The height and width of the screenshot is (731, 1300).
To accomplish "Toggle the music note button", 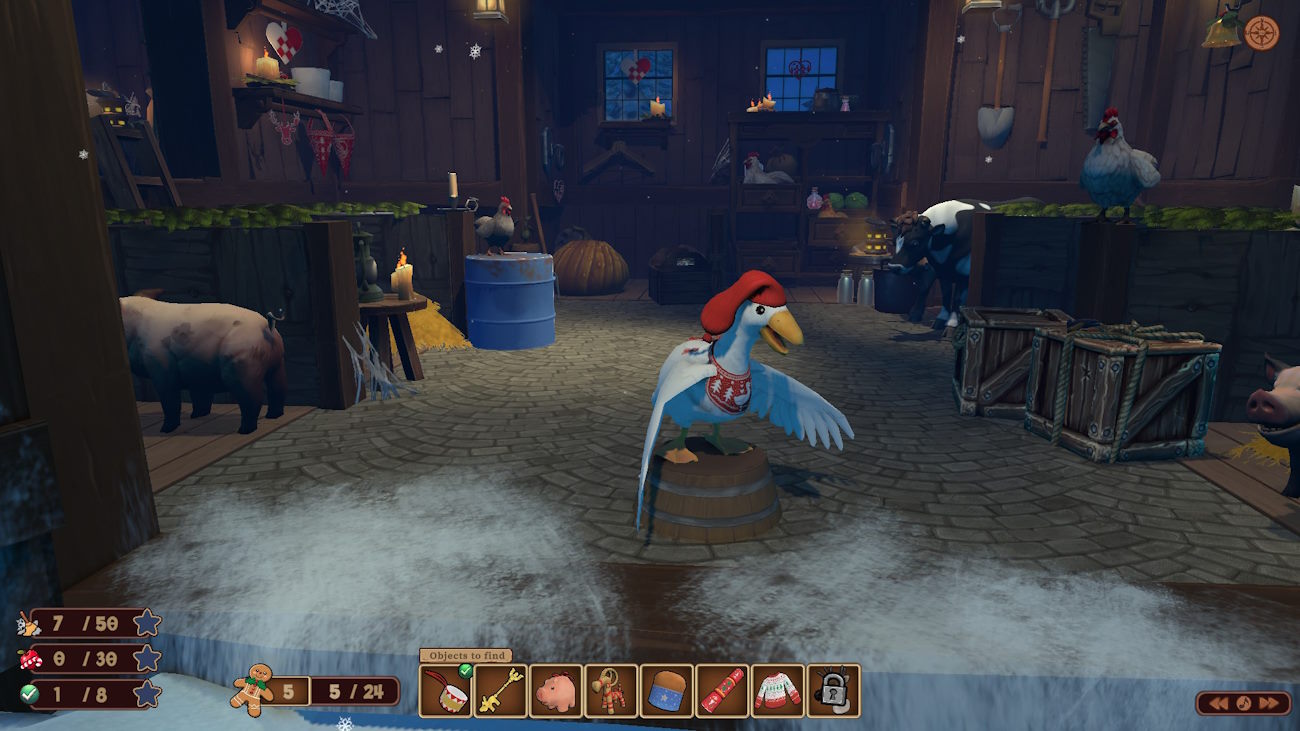I will pos(1245,703).
